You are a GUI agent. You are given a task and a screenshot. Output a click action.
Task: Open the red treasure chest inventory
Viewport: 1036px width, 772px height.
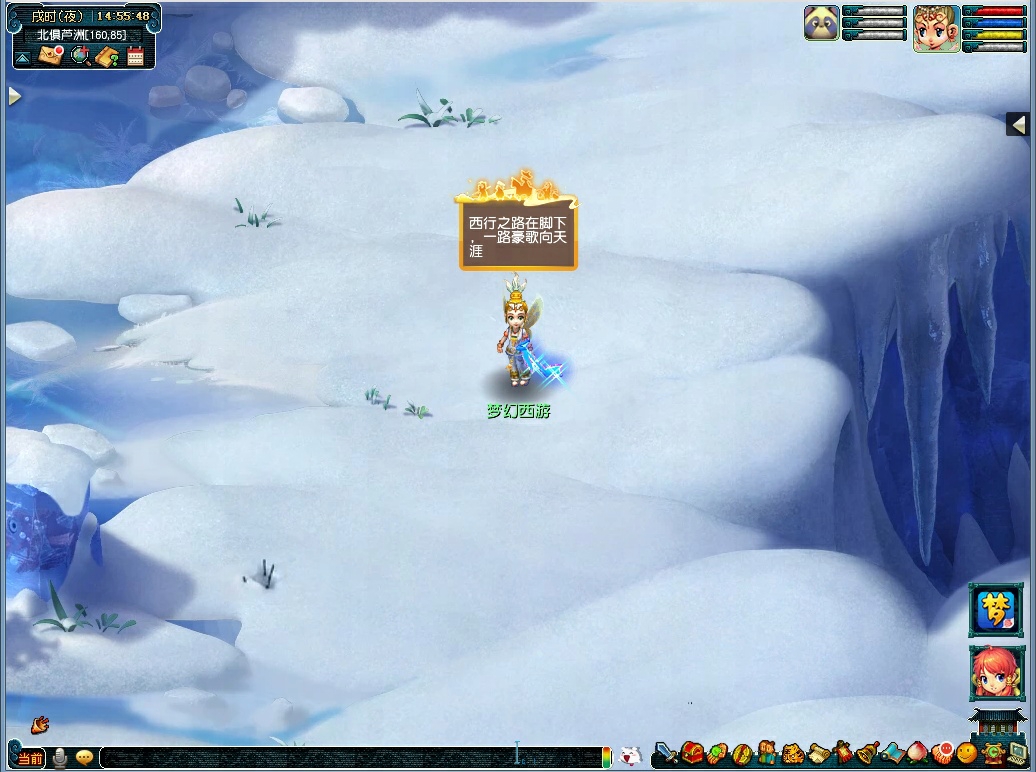[x=692, y=753]
